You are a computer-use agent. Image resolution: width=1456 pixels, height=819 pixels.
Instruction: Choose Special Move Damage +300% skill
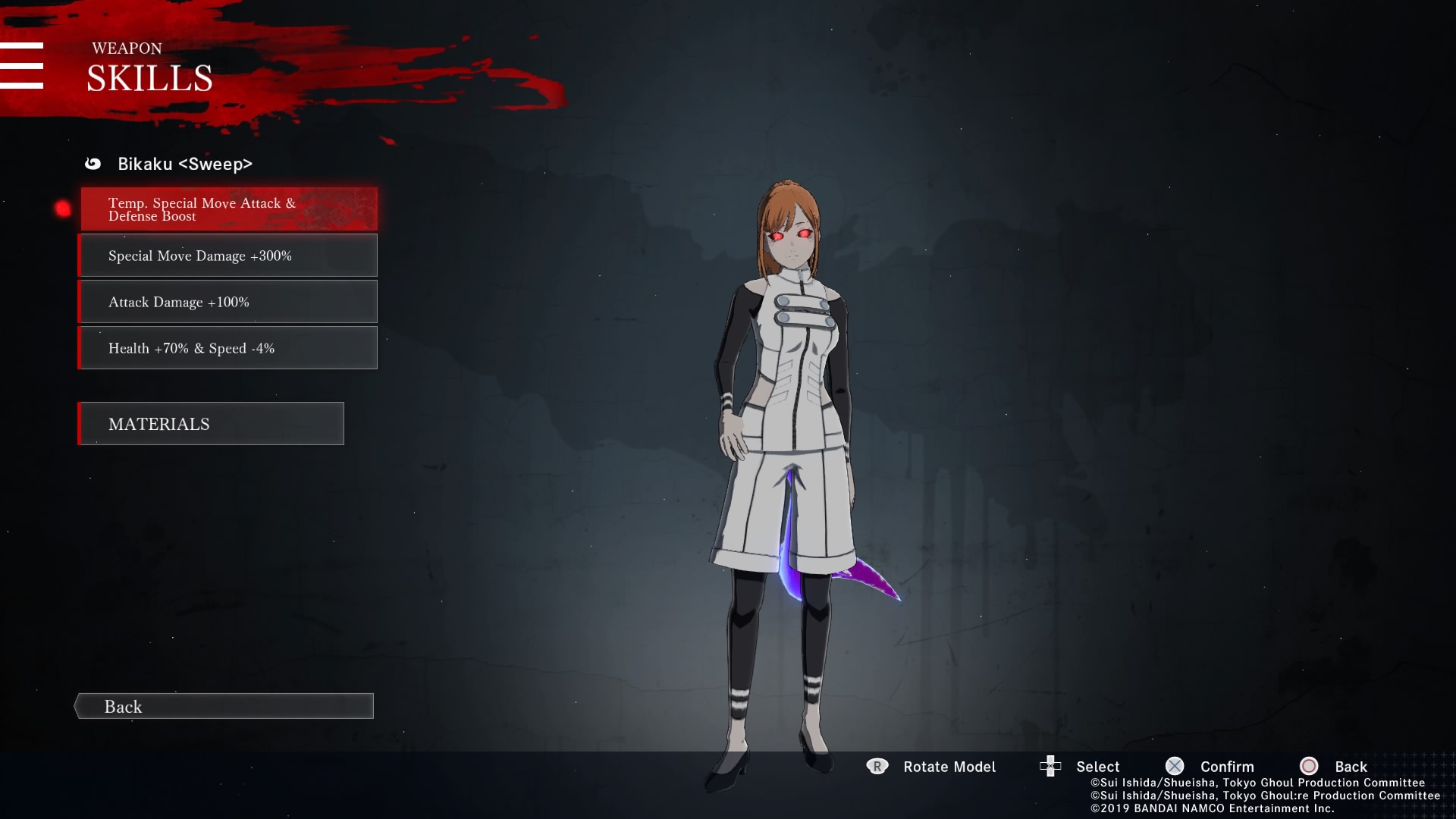[x=228, y=256]
